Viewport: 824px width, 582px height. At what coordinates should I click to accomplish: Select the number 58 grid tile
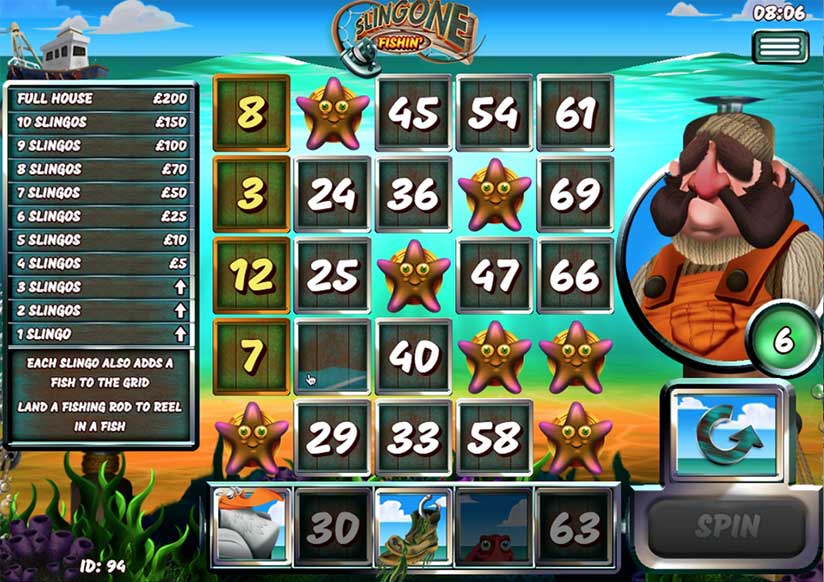[494, 438]
